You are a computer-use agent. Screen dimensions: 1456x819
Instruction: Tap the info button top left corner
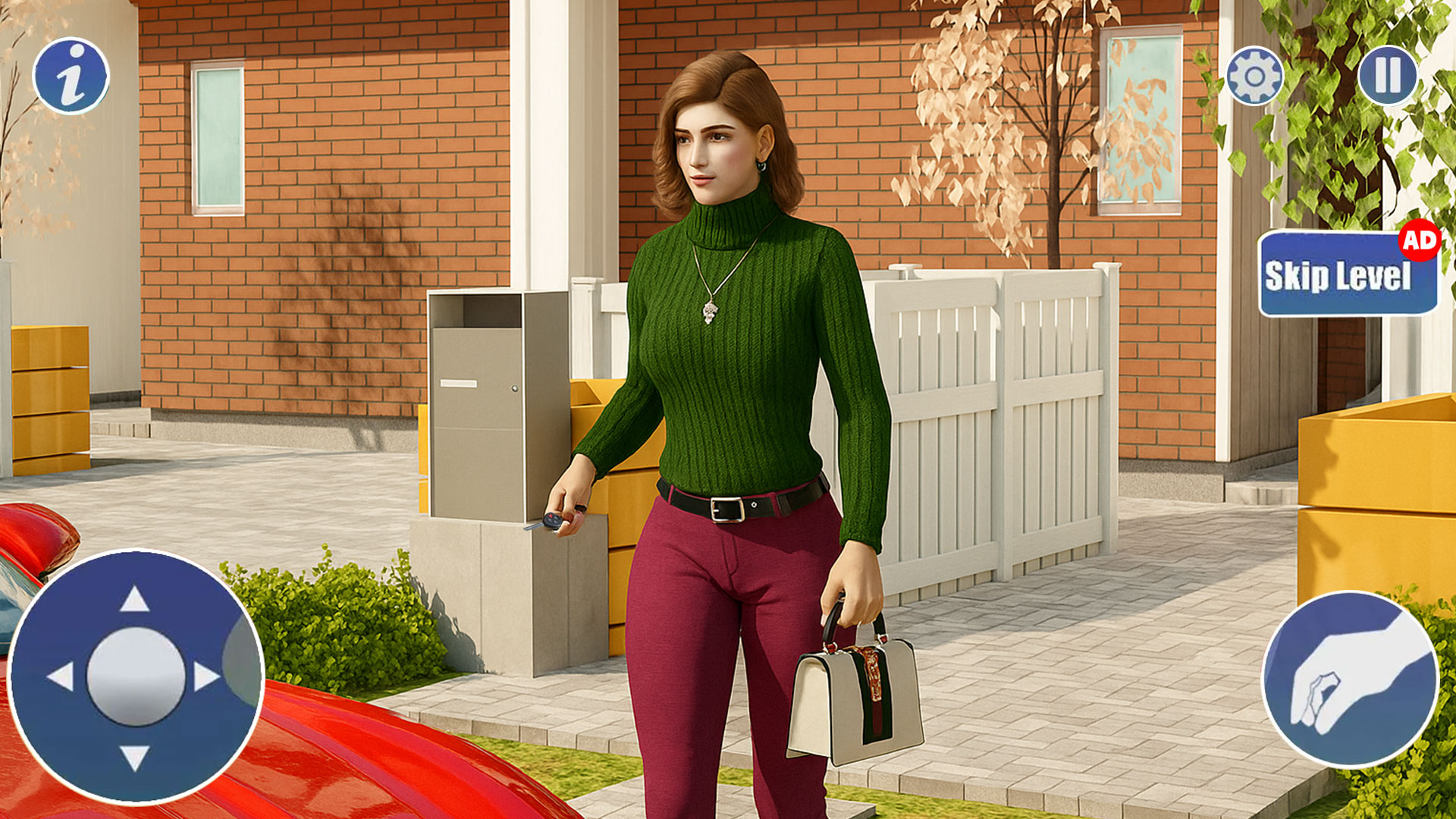[72, 76]
